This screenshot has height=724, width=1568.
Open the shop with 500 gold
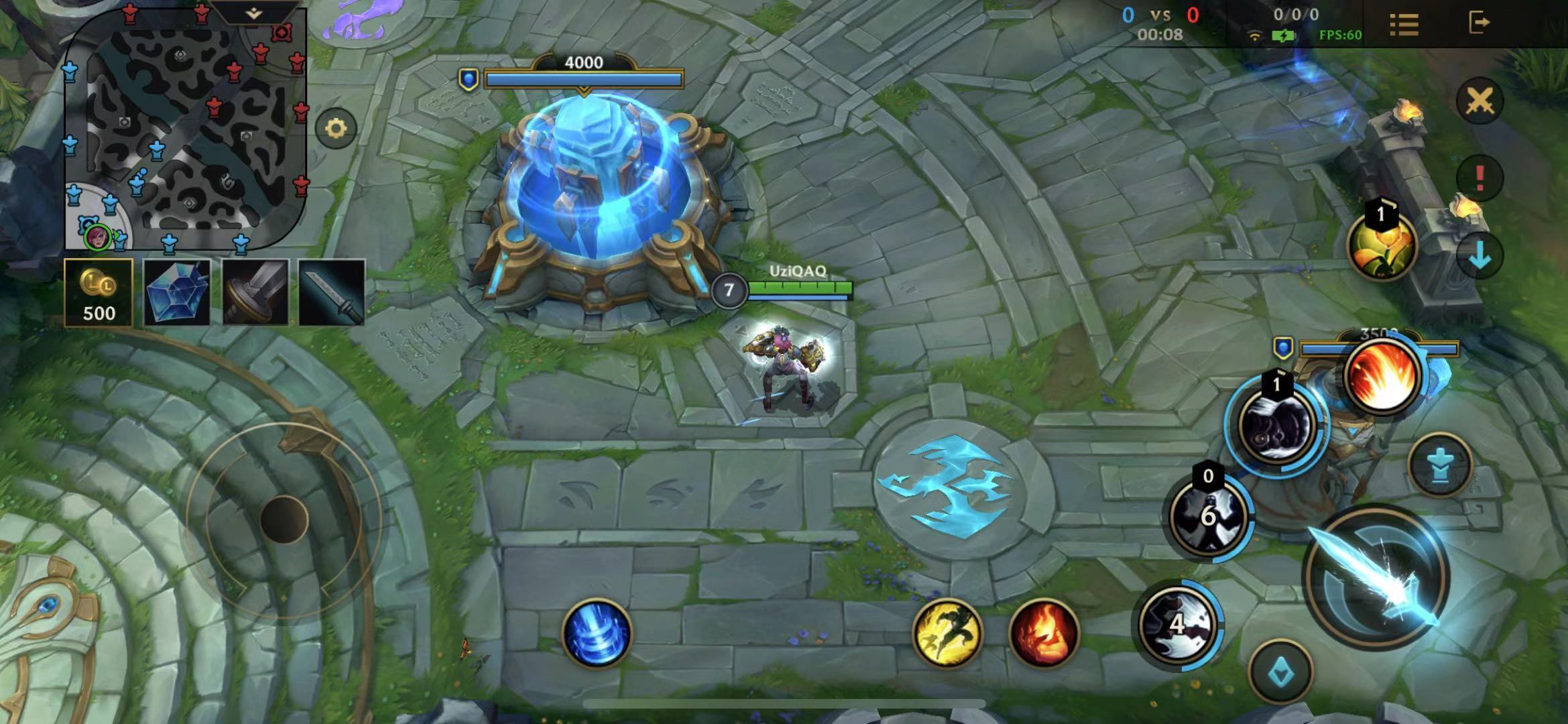99,293
